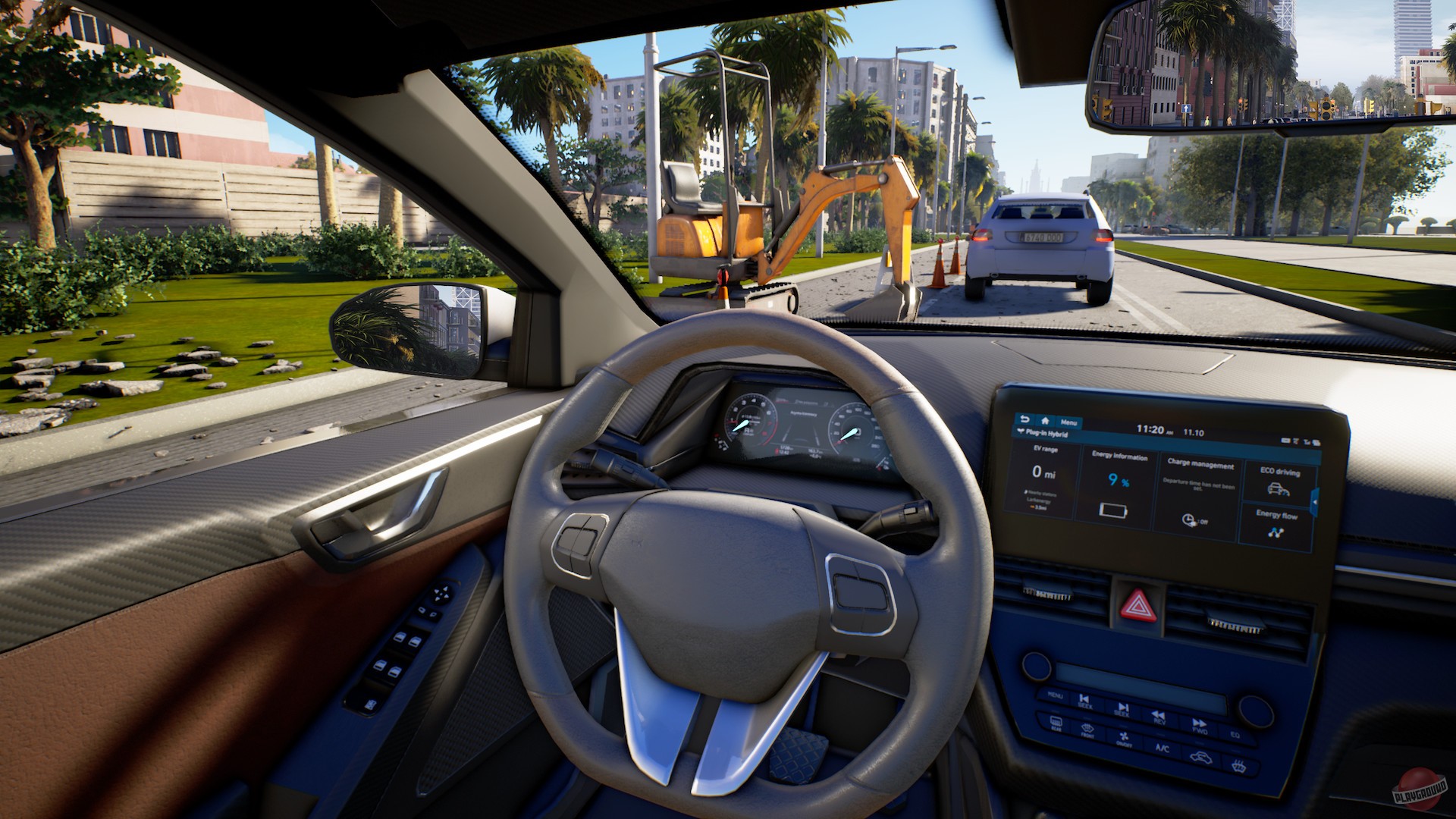Tap the home icon on the infotainment screen
This screenshot has height=819, width=1456.
click(x=1046, y=421)
